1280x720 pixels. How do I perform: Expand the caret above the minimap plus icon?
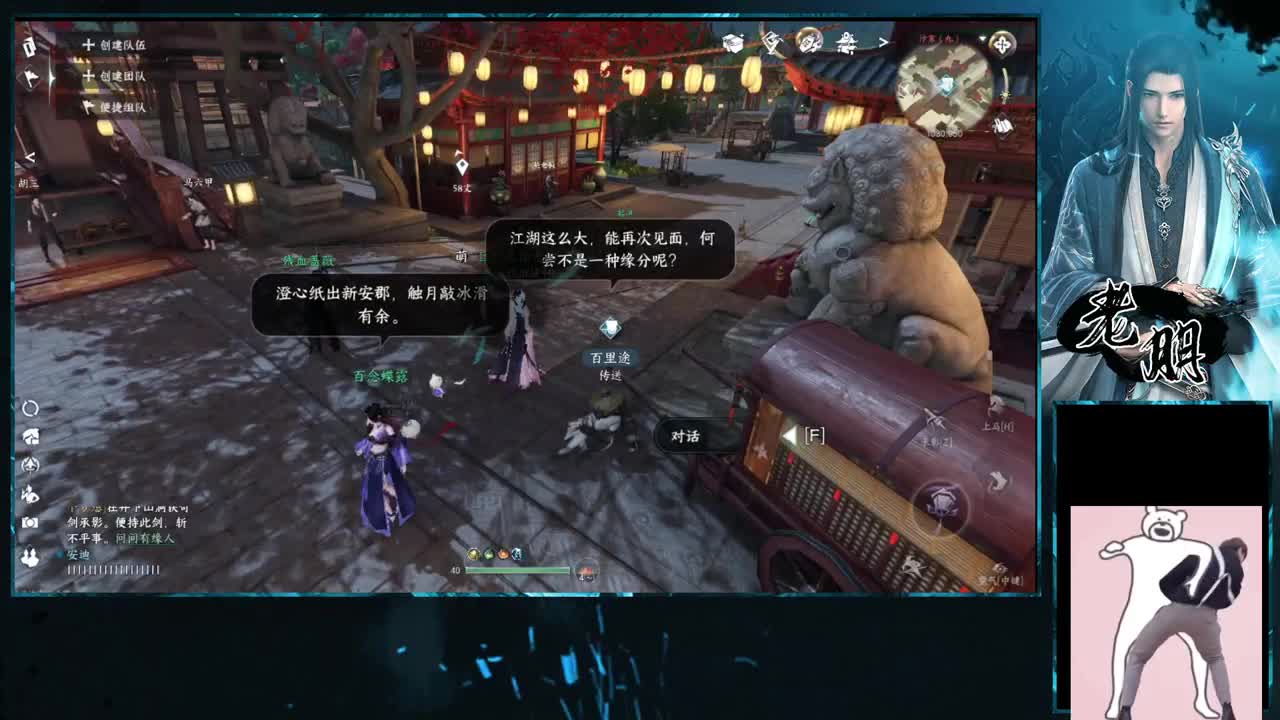click(983, 38)
